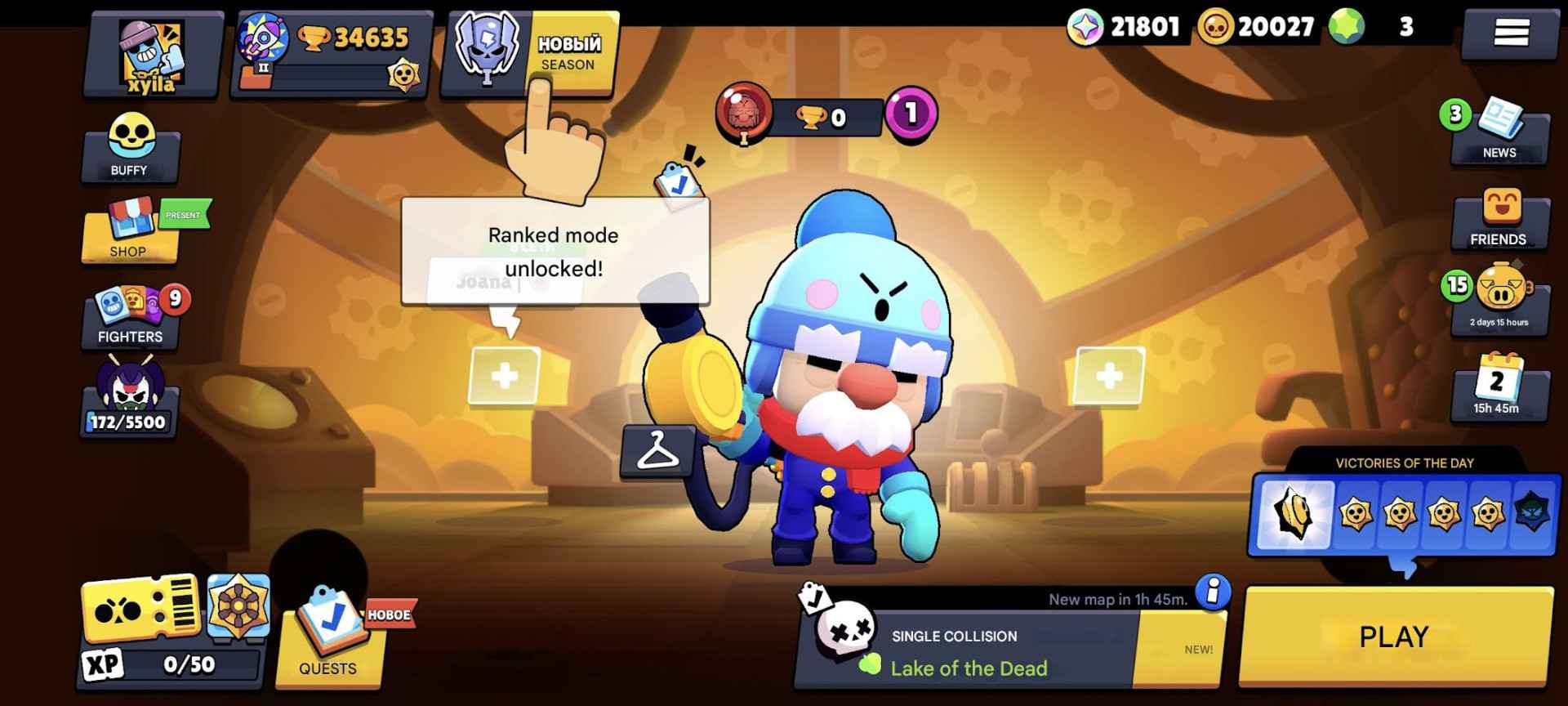The width and height of the screenshot is (1568, 706).
Task: Open the News panel
Action: coord(1499,131)
